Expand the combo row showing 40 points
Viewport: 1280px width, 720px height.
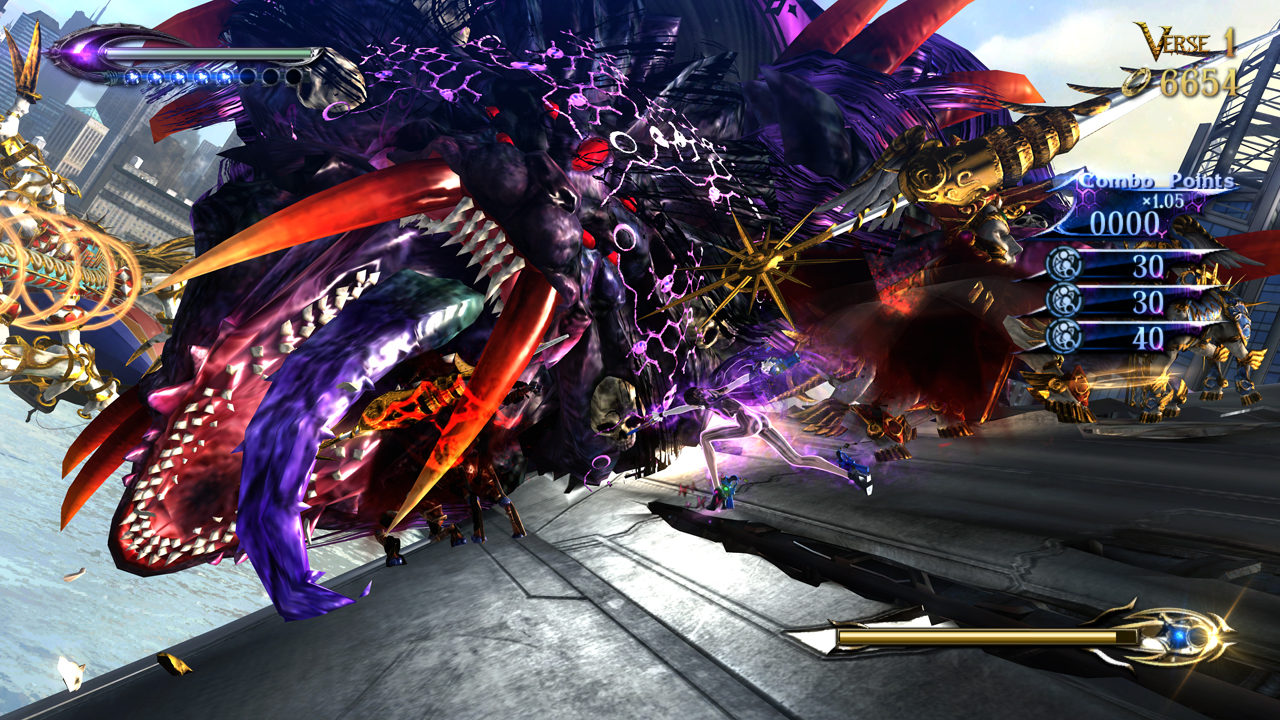[1150, 336]
